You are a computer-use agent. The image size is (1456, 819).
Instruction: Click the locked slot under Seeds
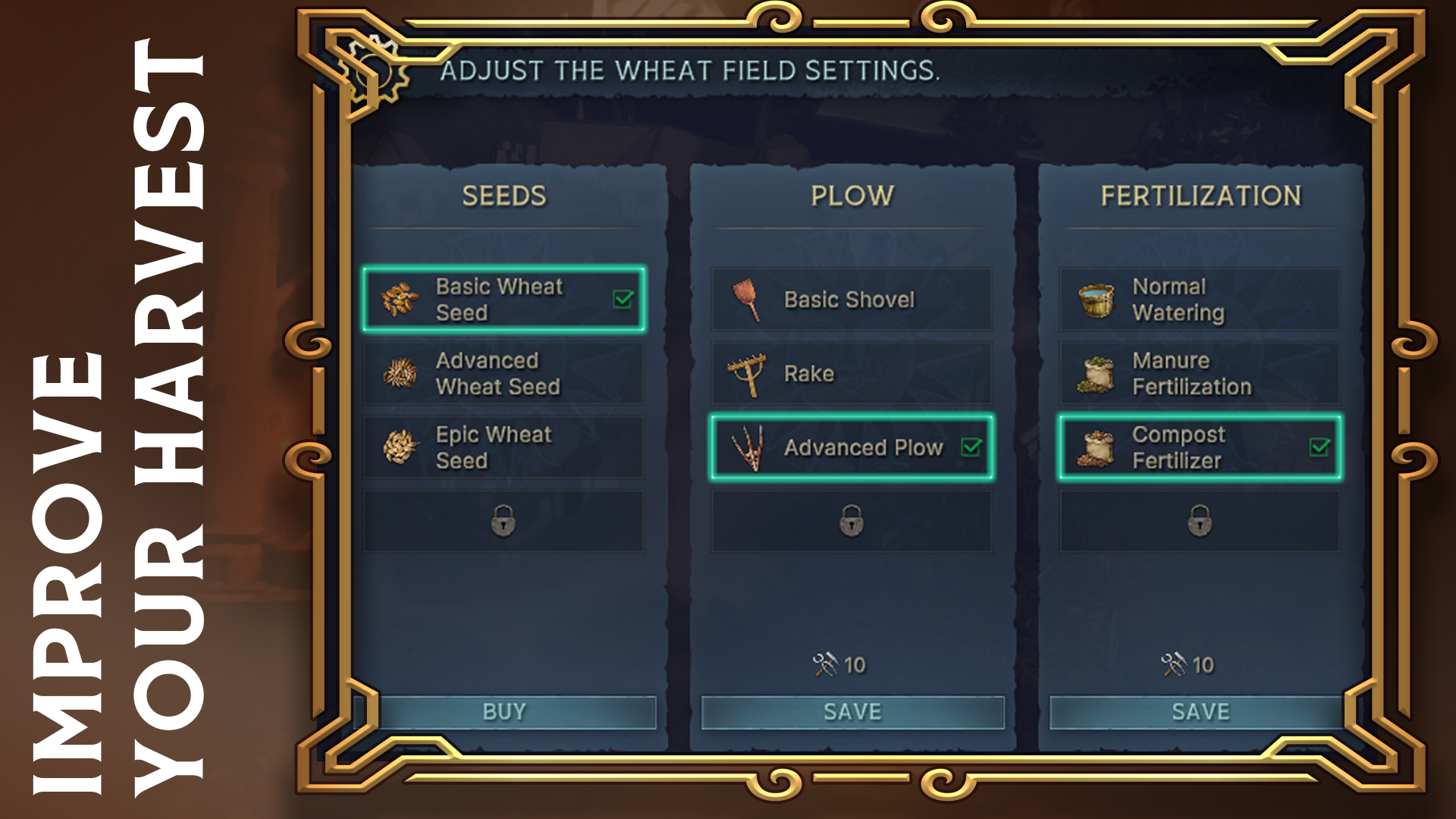pos(504,520)
